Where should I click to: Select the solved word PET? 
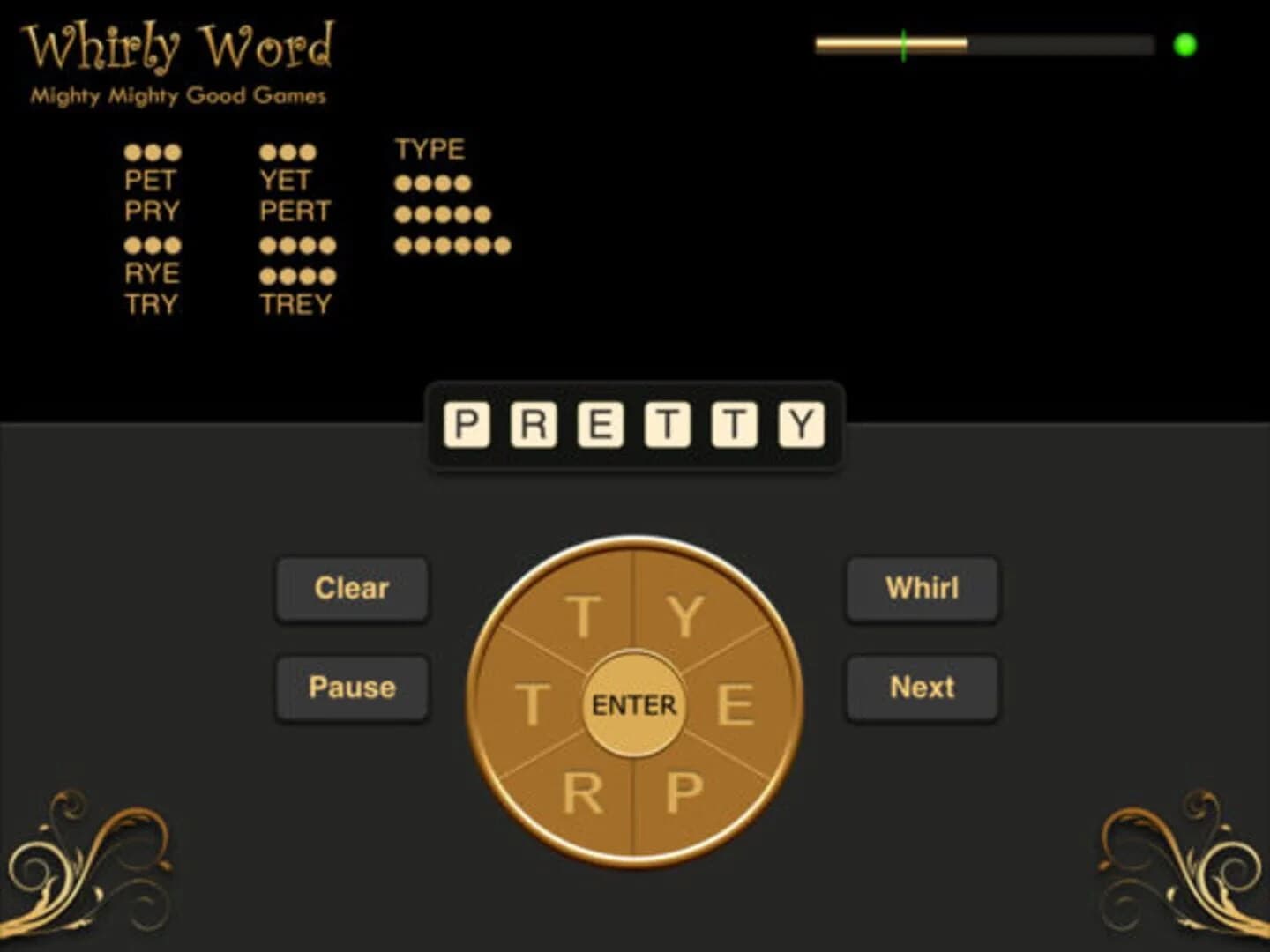pos(151,181)
